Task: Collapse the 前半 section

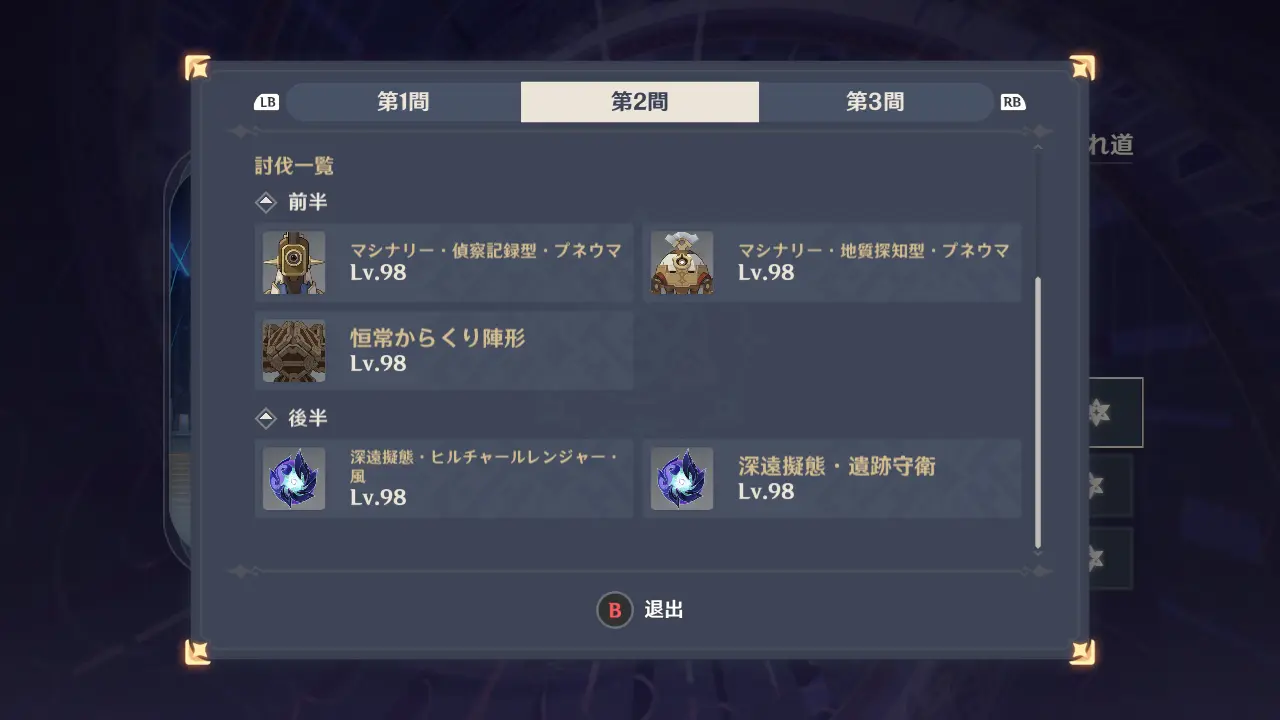Action: (x=264, y=202)
